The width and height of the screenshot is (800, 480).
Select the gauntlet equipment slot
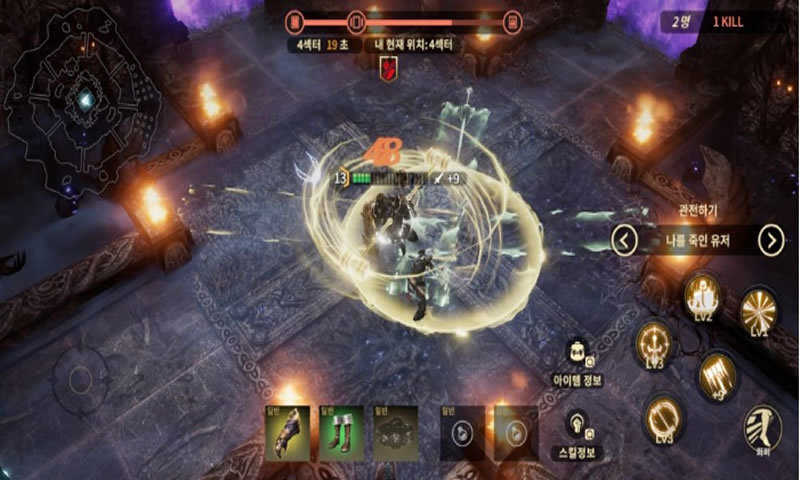click(287, 433)
